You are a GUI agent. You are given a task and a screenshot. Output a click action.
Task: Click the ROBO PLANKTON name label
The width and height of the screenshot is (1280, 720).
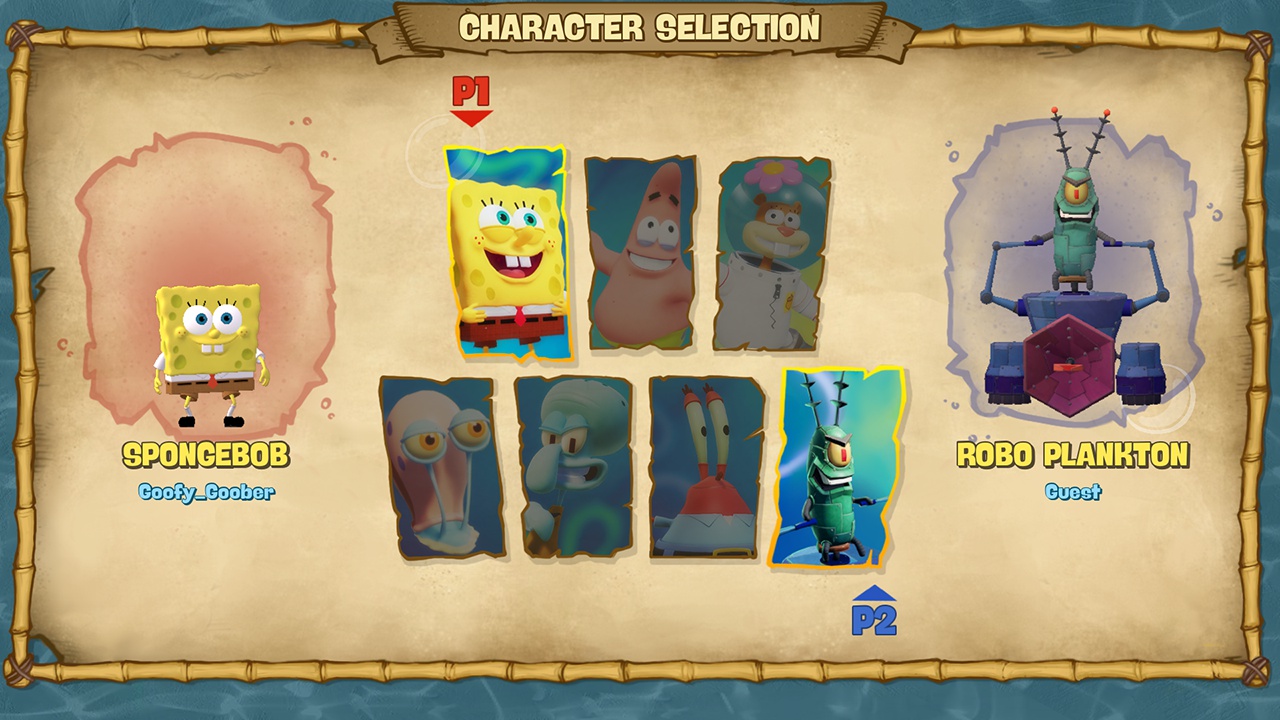(1074, 454)
